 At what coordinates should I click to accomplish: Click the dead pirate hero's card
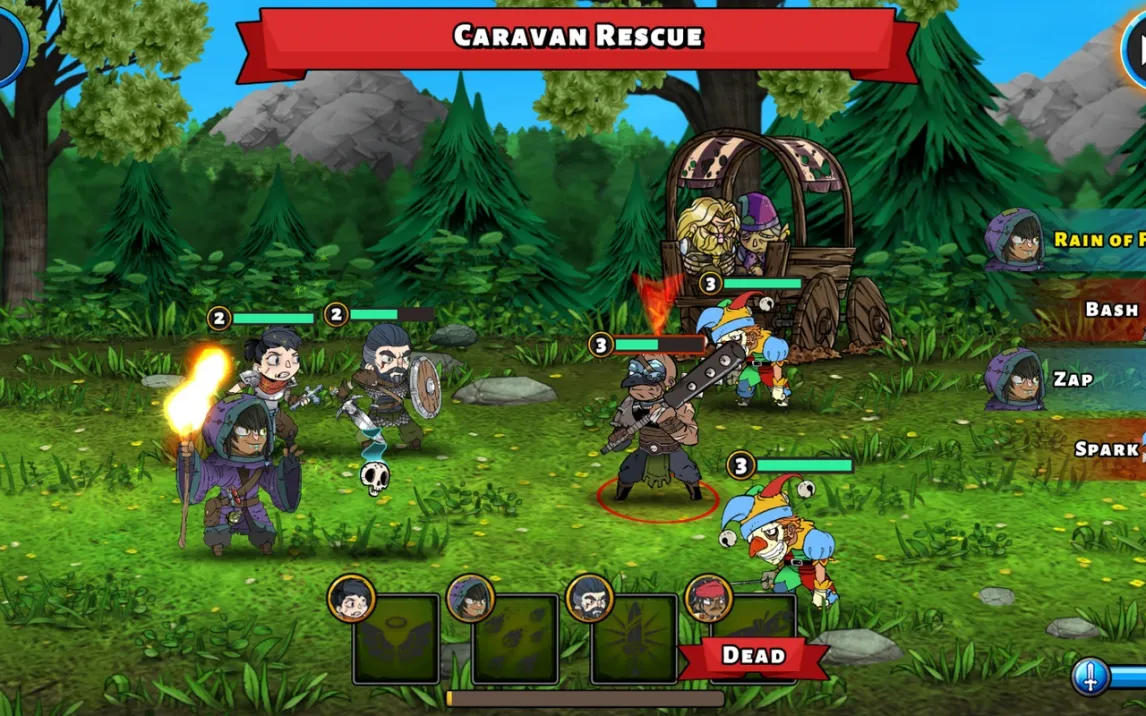754,638
